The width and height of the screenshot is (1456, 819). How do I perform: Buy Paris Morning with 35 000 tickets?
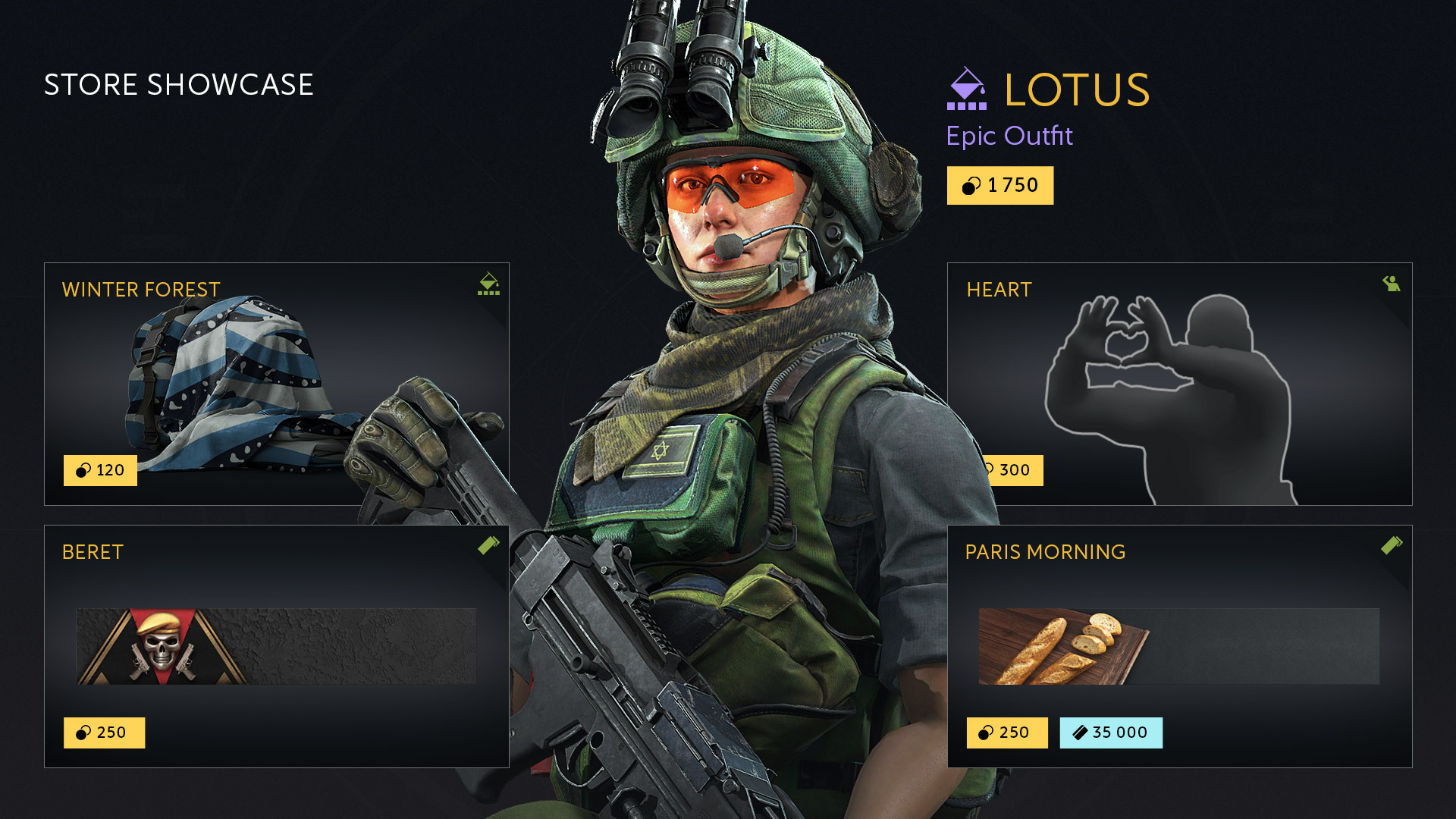[x=1110, y=733]
